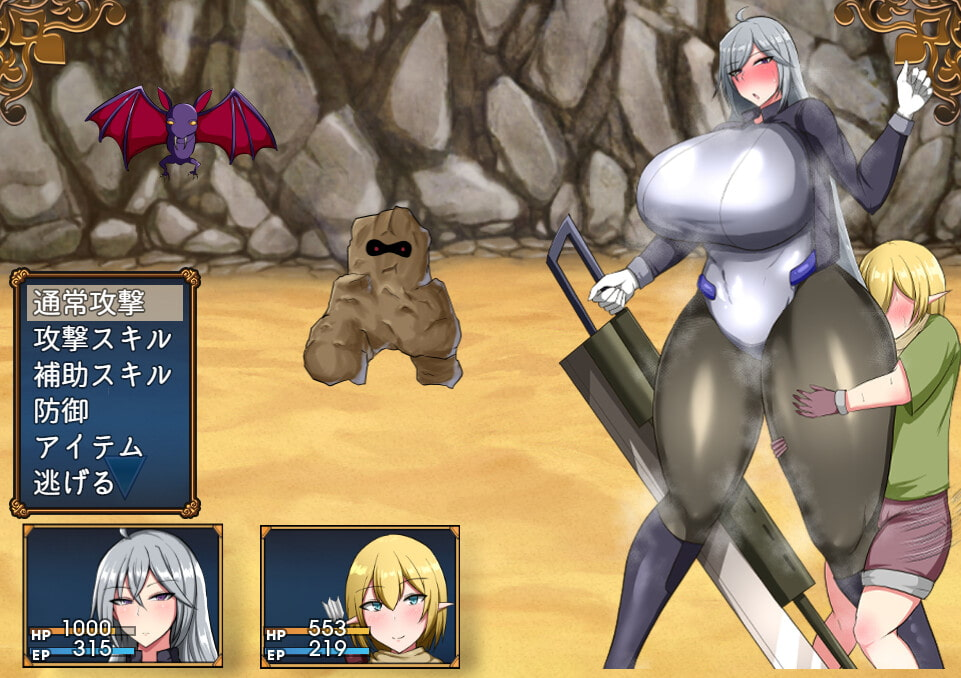This screenshot has width=961, height=678.
Task: Select blonde elf character status panel
Action: (360, 595)
